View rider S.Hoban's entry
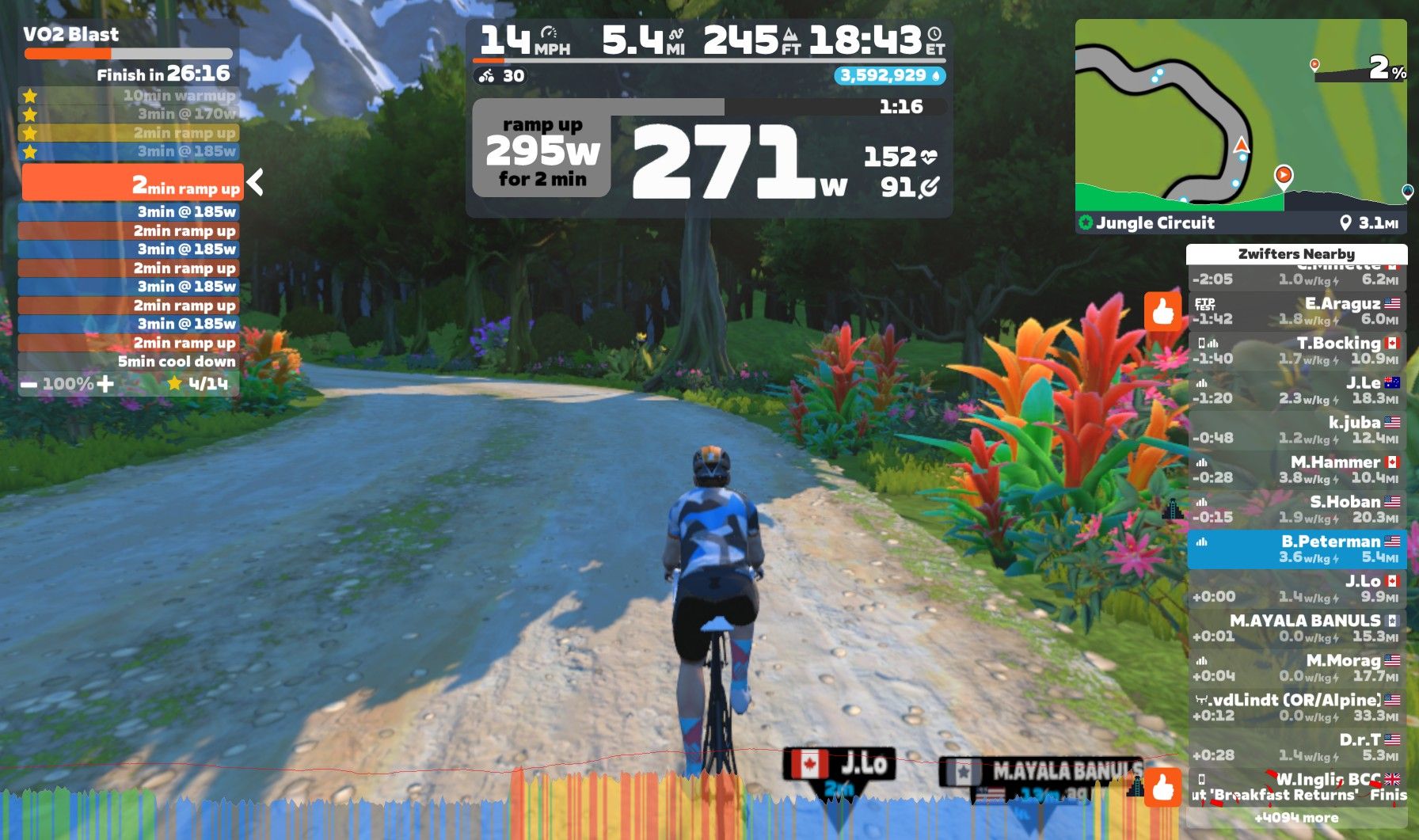Viewport: 1419px width, 840px height. (1296, 509)
